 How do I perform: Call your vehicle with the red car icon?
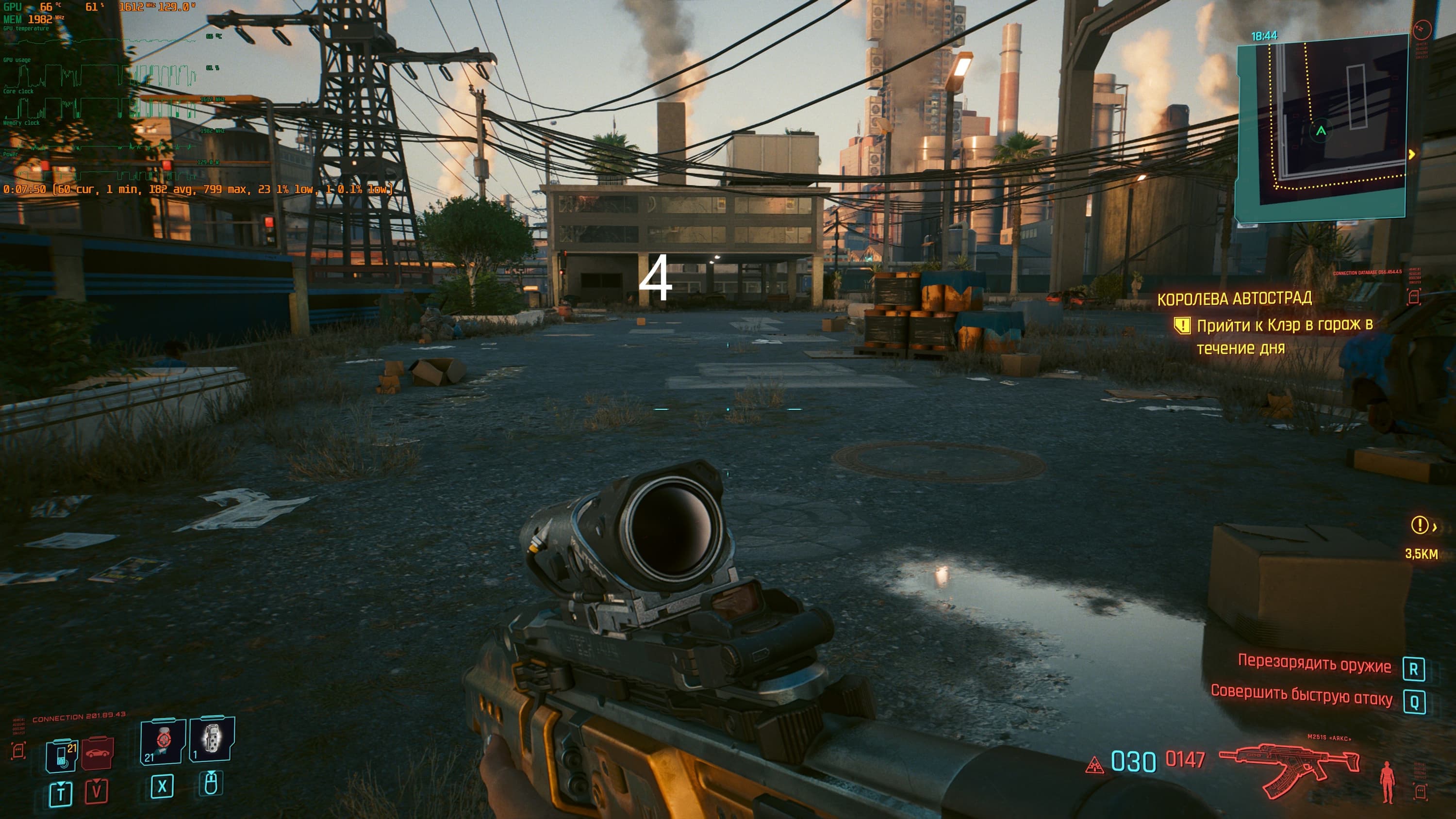click(98, 753)
